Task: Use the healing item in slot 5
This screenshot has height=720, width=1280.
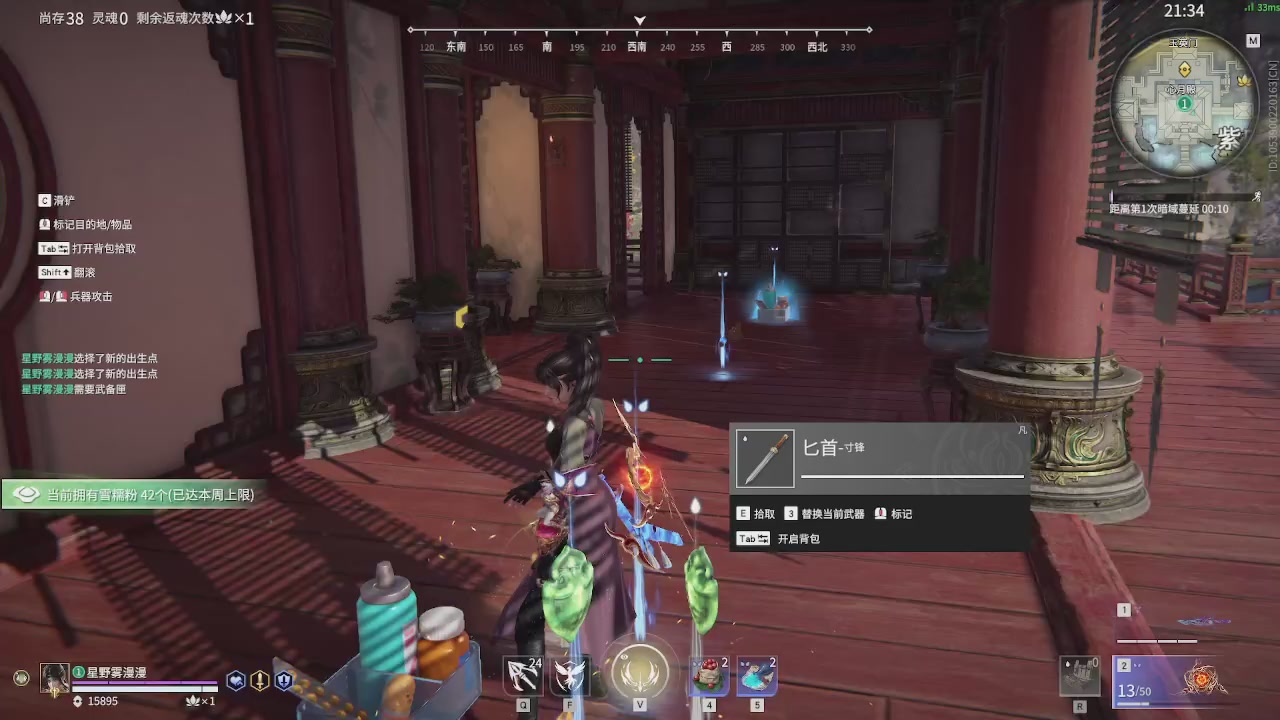Action: point(757,675)
